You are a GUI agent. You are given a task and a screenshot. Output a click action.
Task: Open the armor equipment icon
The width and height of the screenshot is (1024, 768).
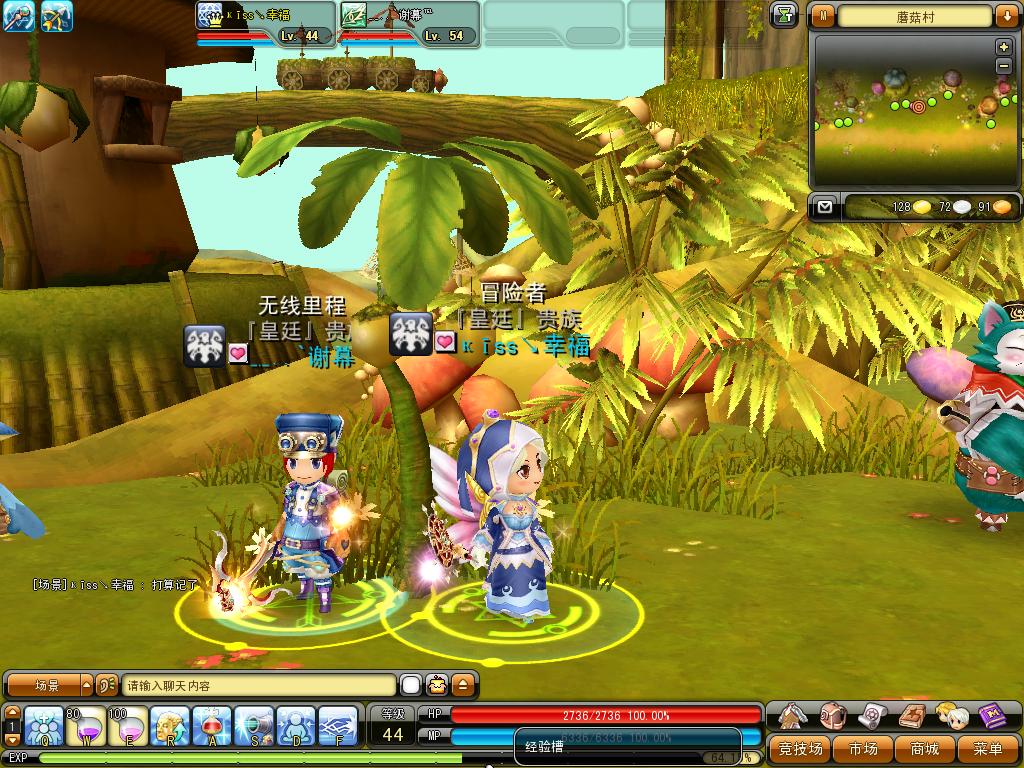pos(793,716)
